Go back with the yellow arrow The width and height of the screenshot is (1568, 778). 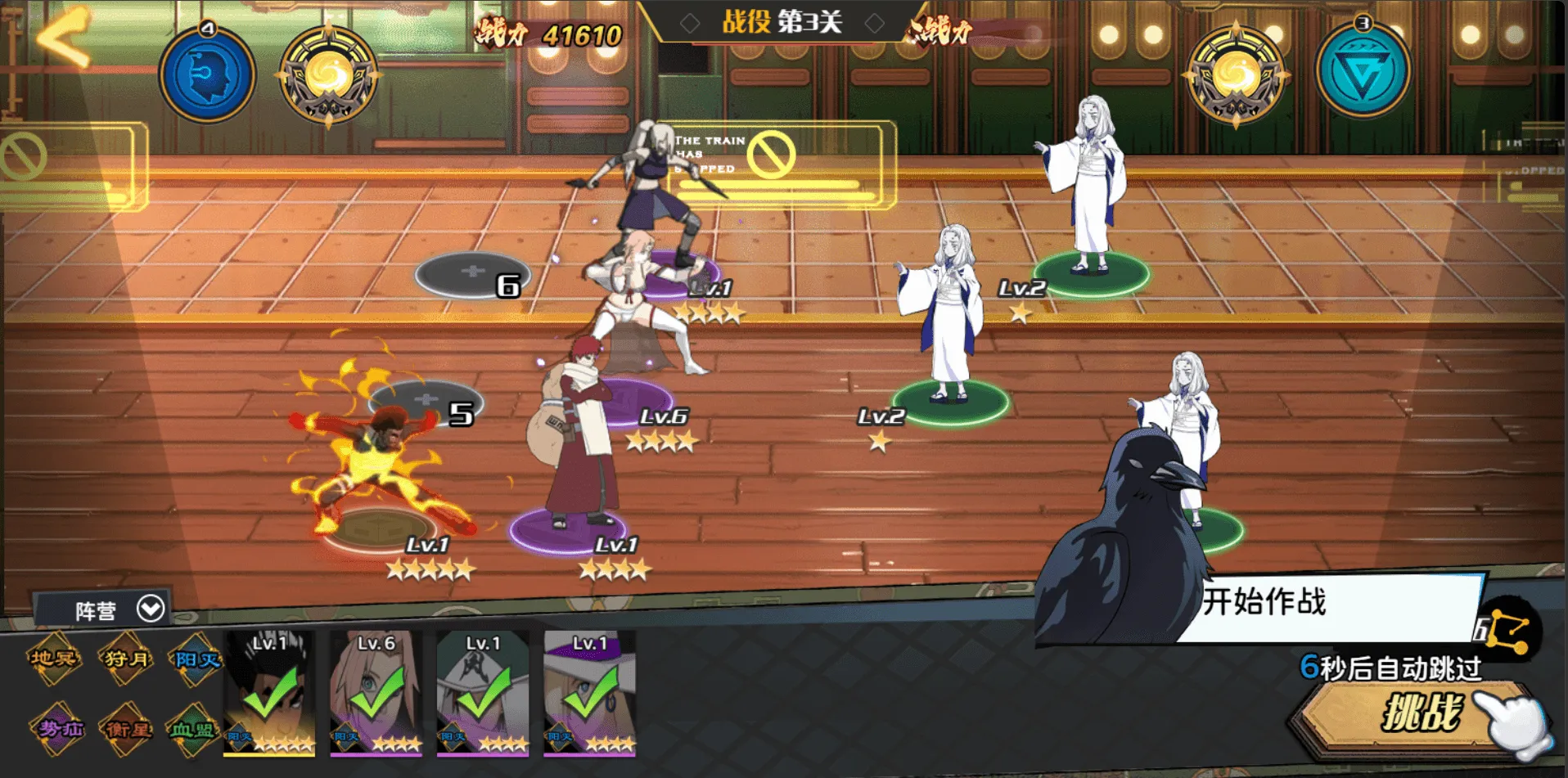[x=64, y=37]
